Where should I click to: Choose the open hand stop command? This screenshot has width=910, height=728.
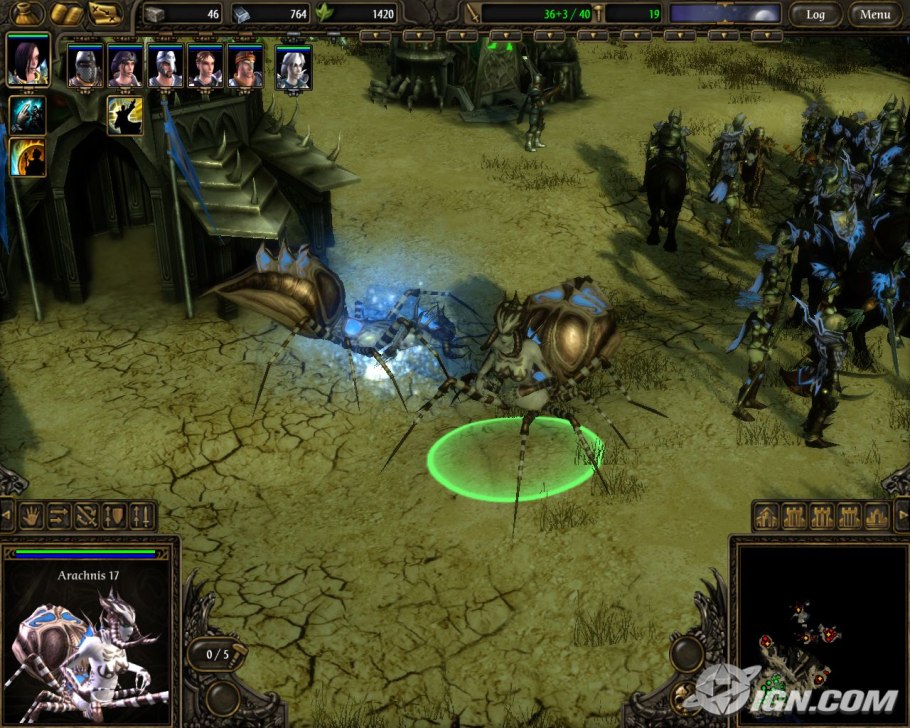point(31,516)
